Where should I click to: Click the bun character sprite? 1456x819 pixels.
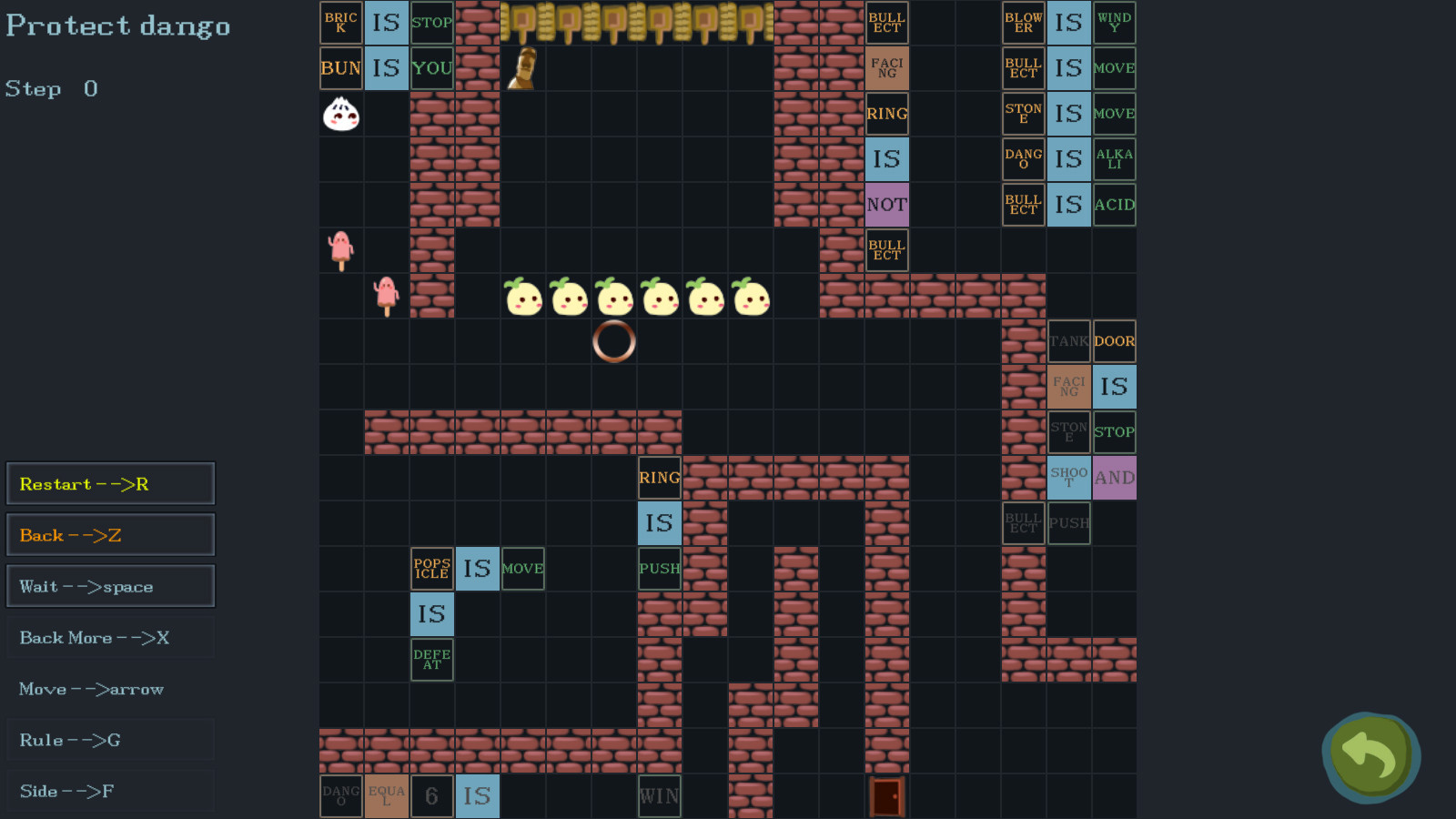pos(340,114)
